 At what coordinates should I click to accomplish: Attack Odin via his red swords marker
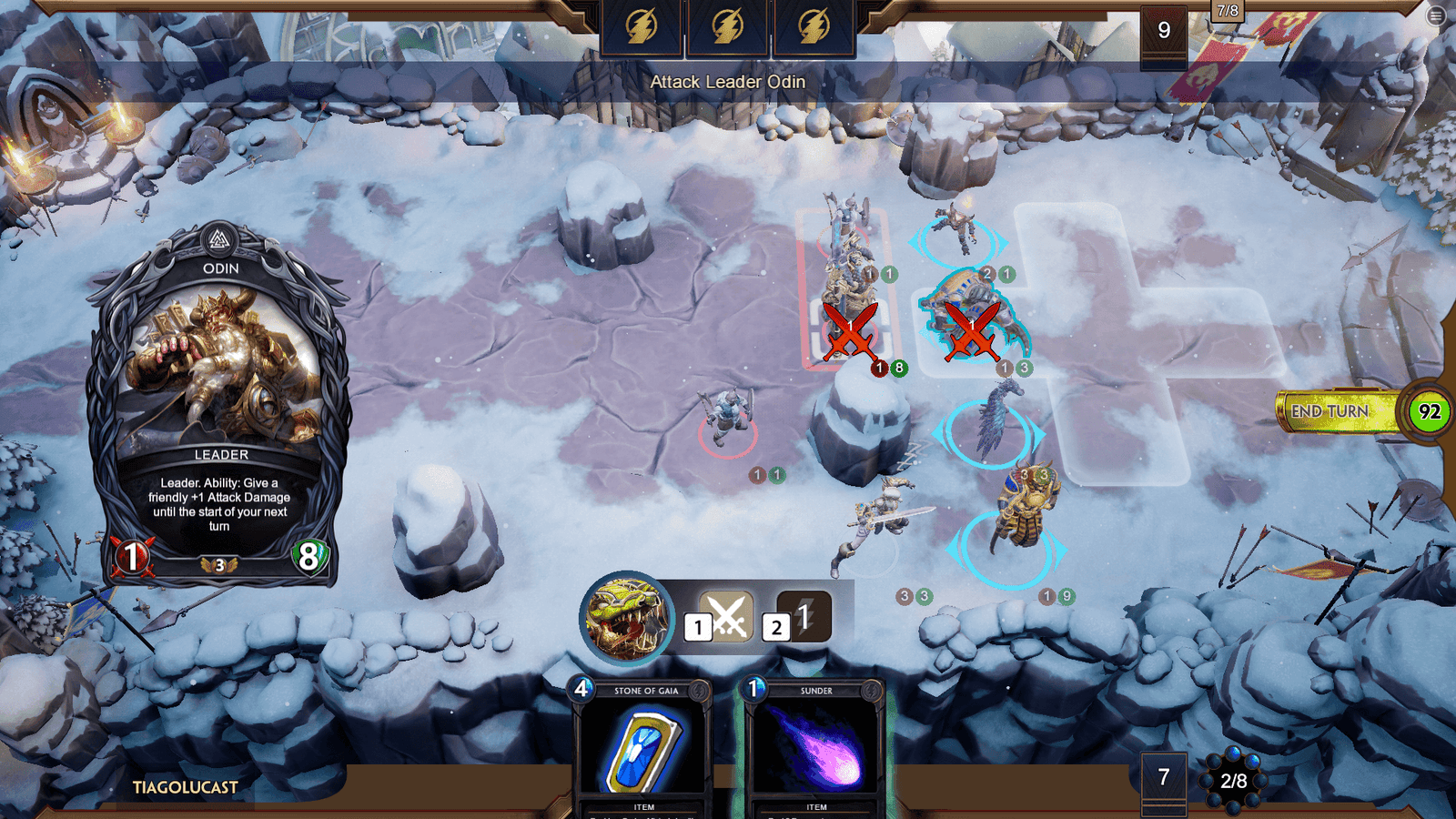(850, 332)
